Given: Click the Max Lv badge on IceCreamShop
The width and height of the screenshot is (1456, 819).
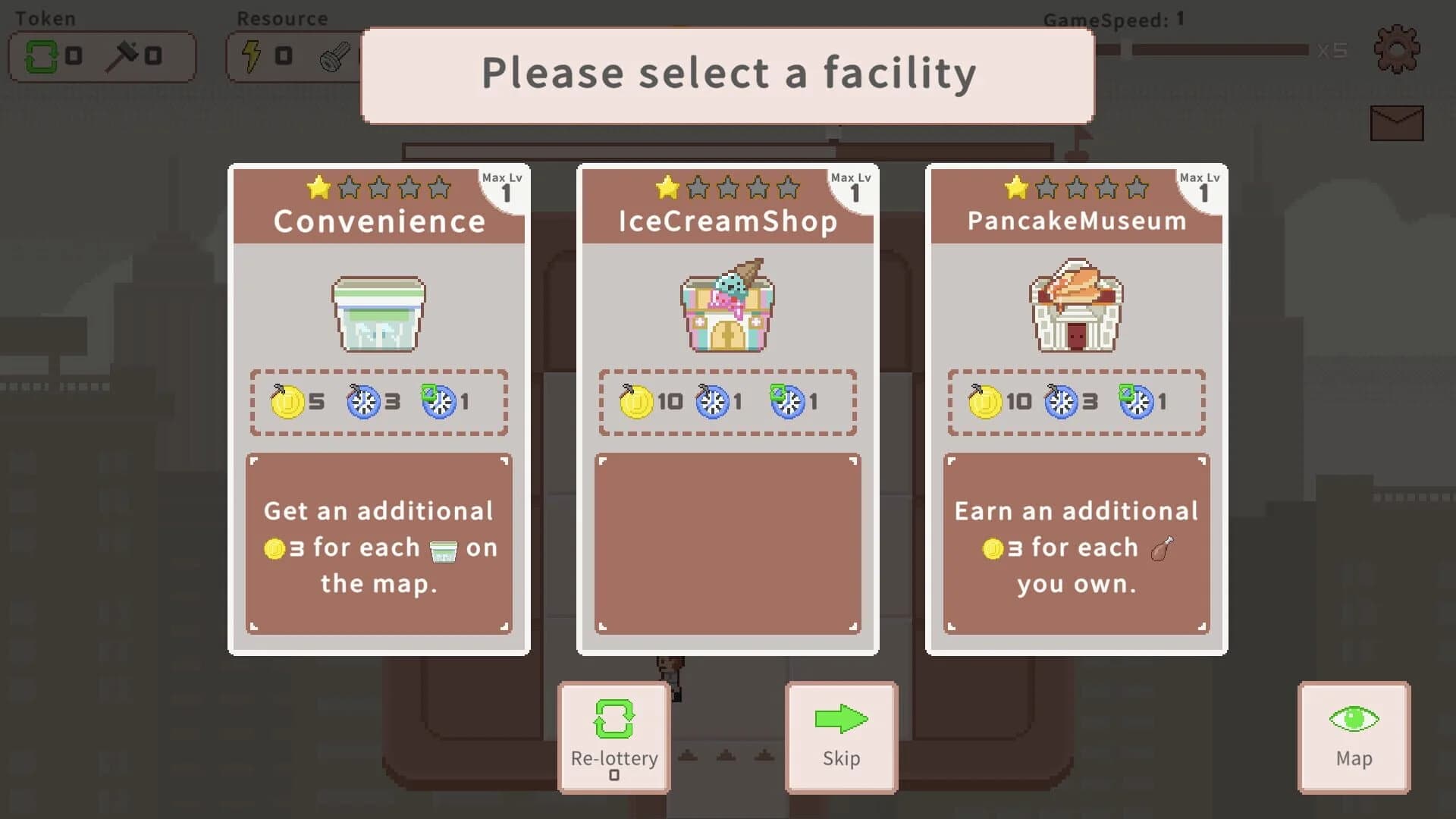Looking at the screenshot, I should coord(852,184).
